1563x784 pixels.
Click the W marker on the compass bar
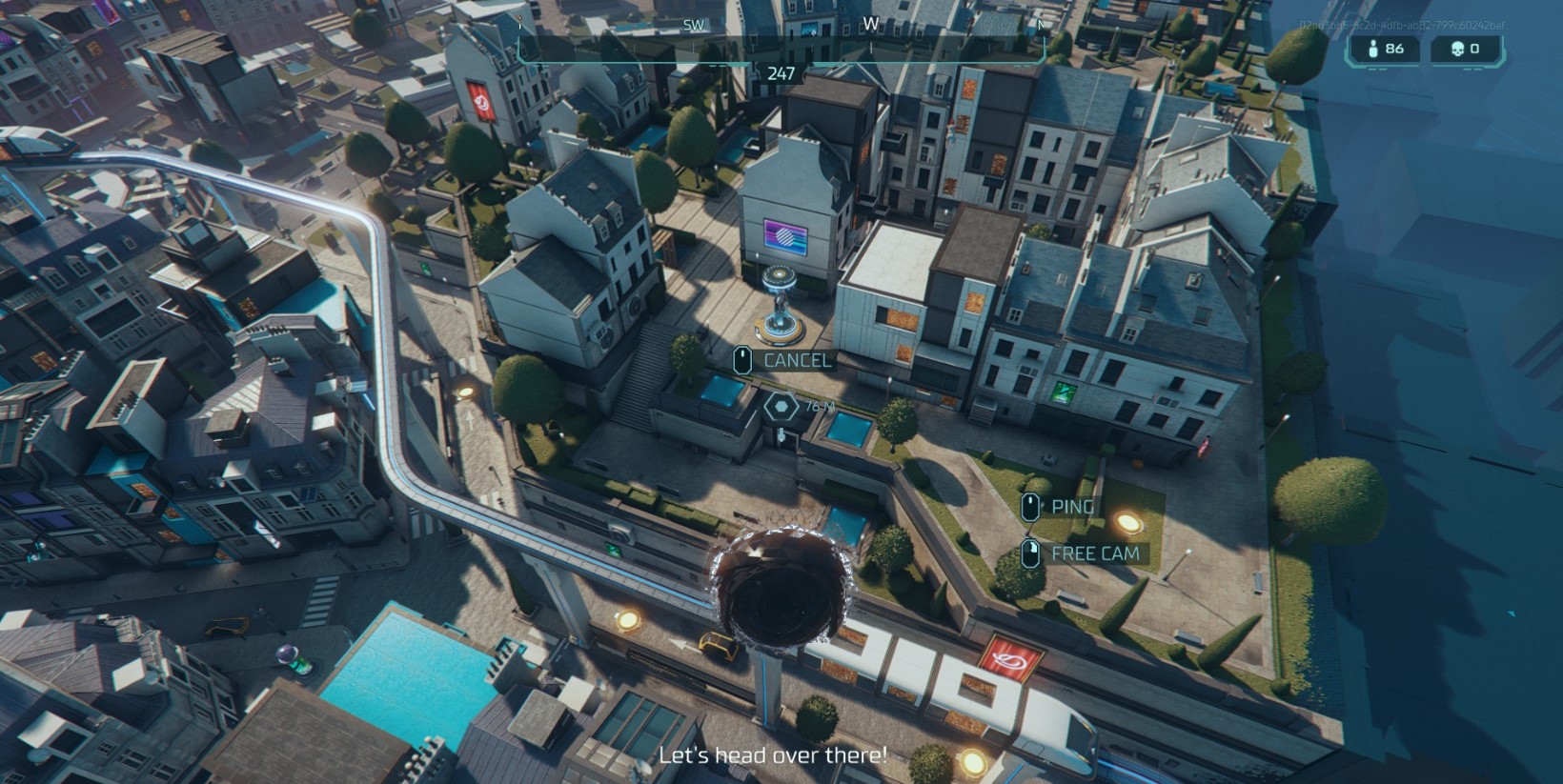[x=868, y=26]
